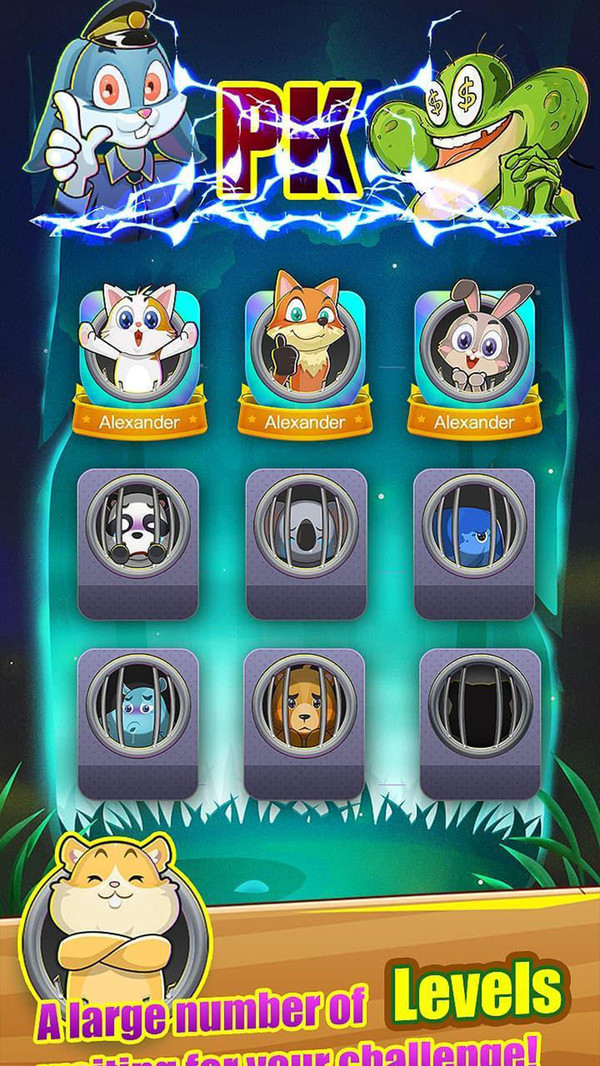Pick the grey bunny character tile
Image resolution: width=600 pixels, height=1066 pixels.
coord(474,345)
